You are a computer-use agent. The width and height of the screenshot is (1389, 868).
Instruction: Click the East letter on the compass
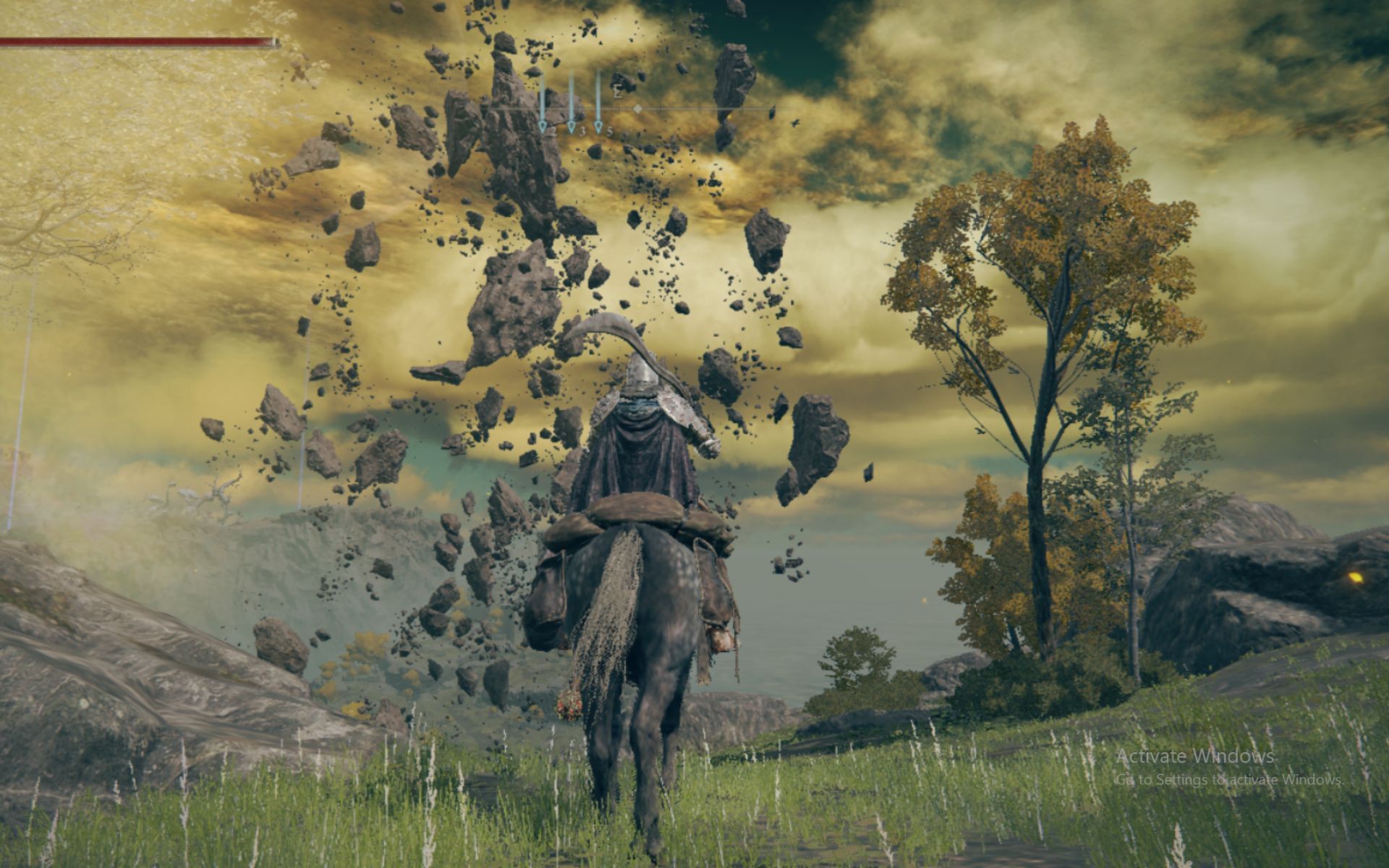click(618, 93)
